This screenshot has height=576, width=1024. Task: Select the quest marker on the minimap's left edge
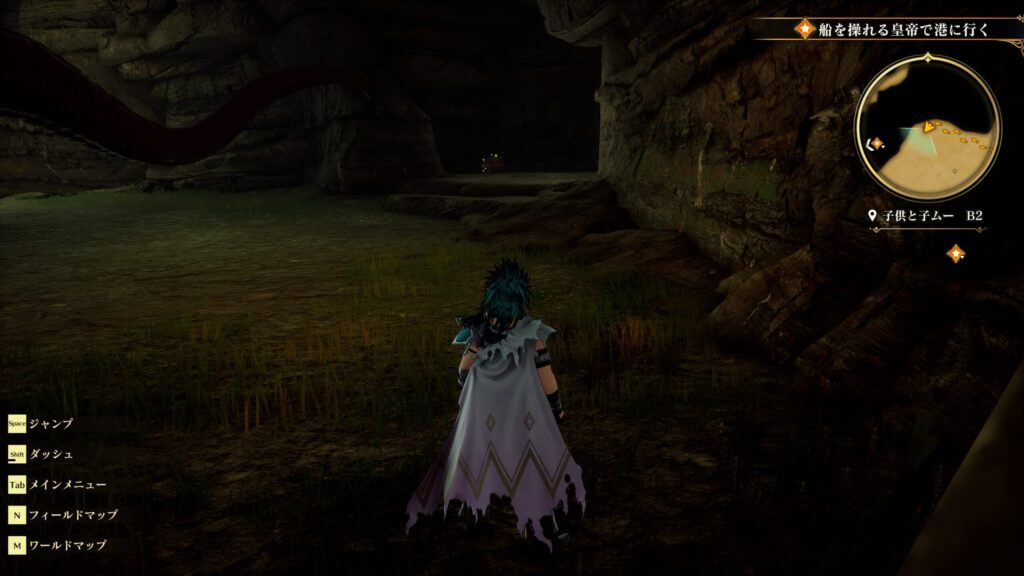[x=877, y=144]
